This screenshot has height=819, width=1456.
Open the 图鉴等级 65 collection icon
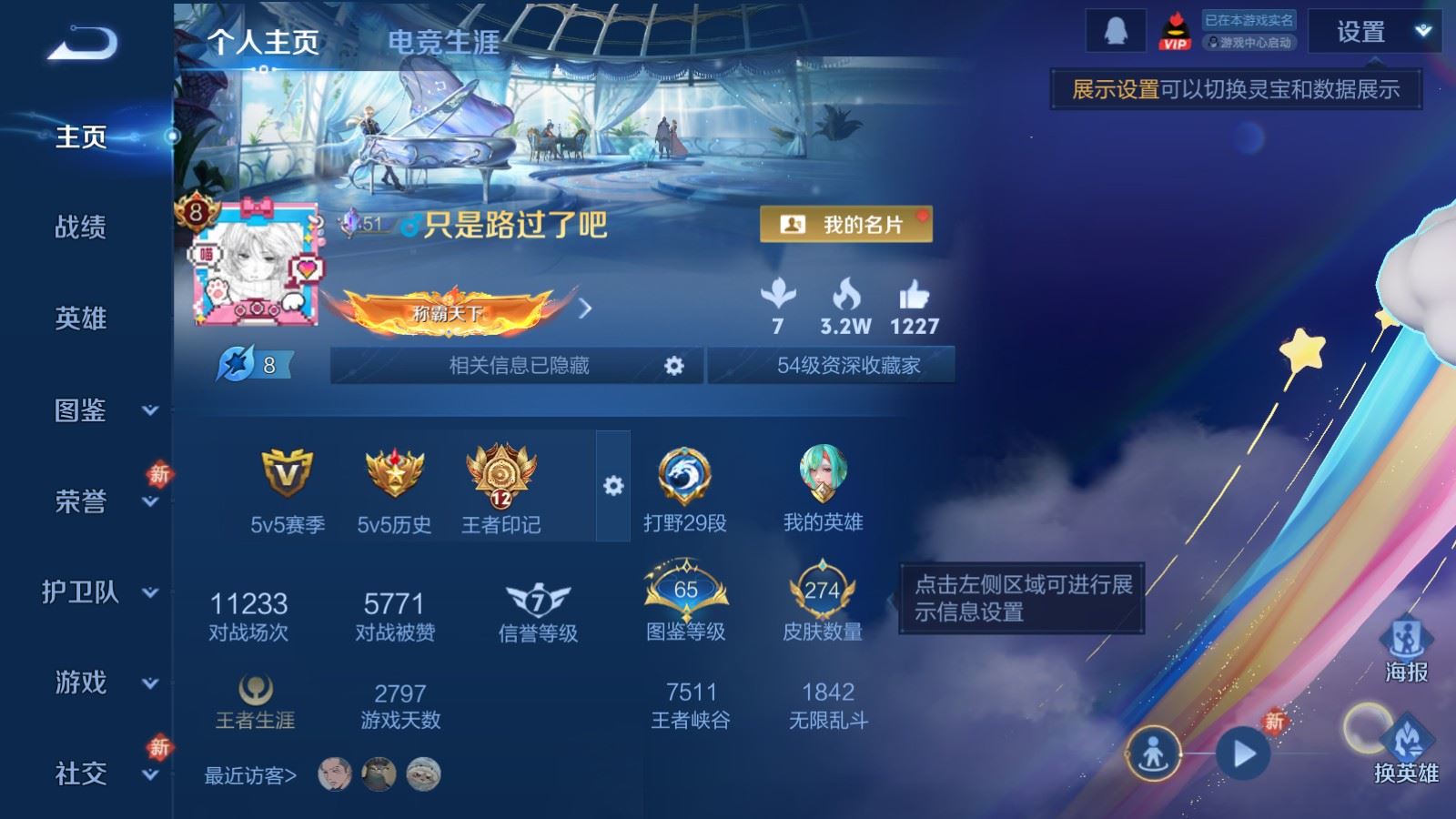687,591
